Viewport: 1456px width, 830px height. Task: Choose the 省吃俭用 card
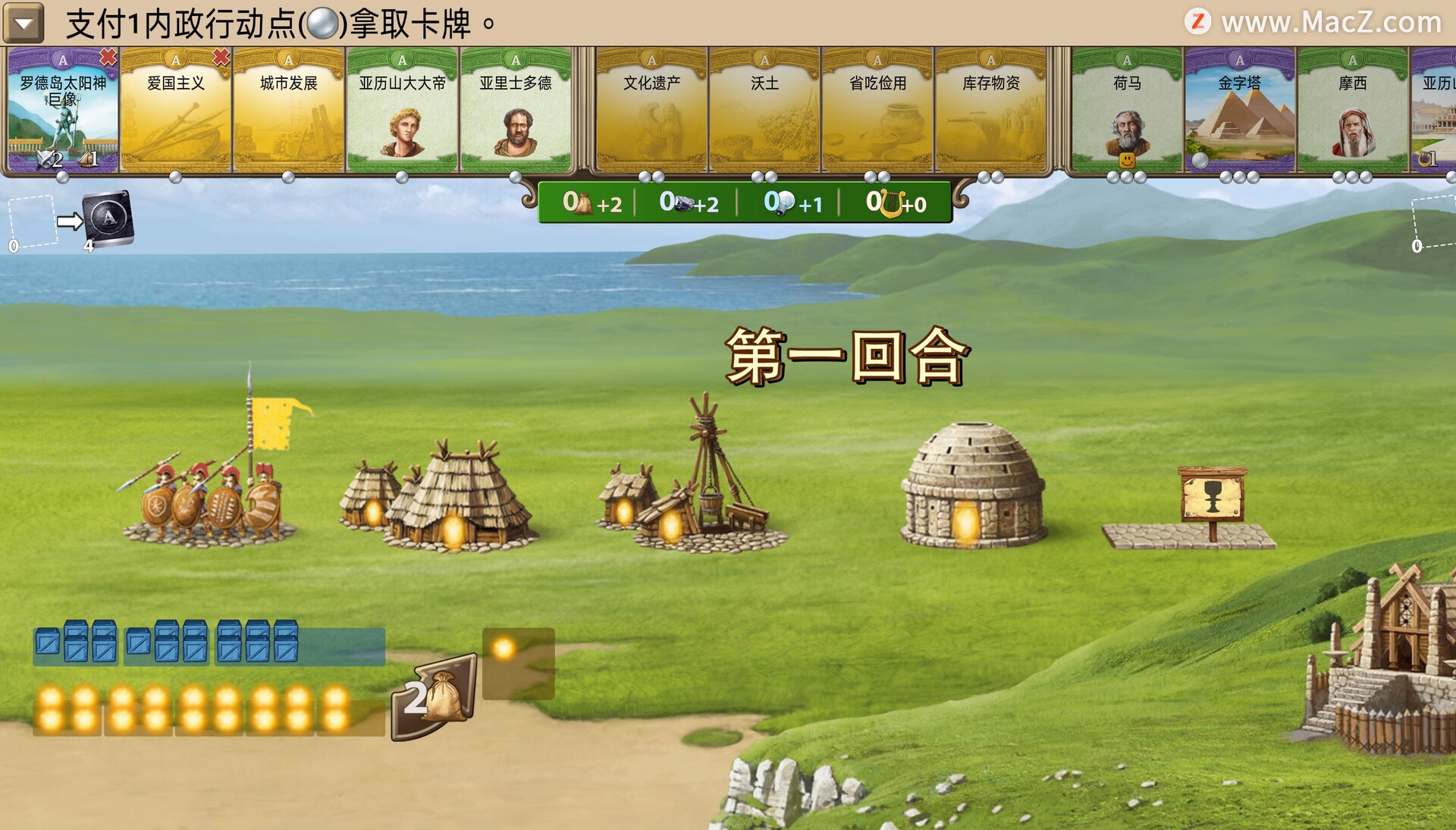point(877,111)
